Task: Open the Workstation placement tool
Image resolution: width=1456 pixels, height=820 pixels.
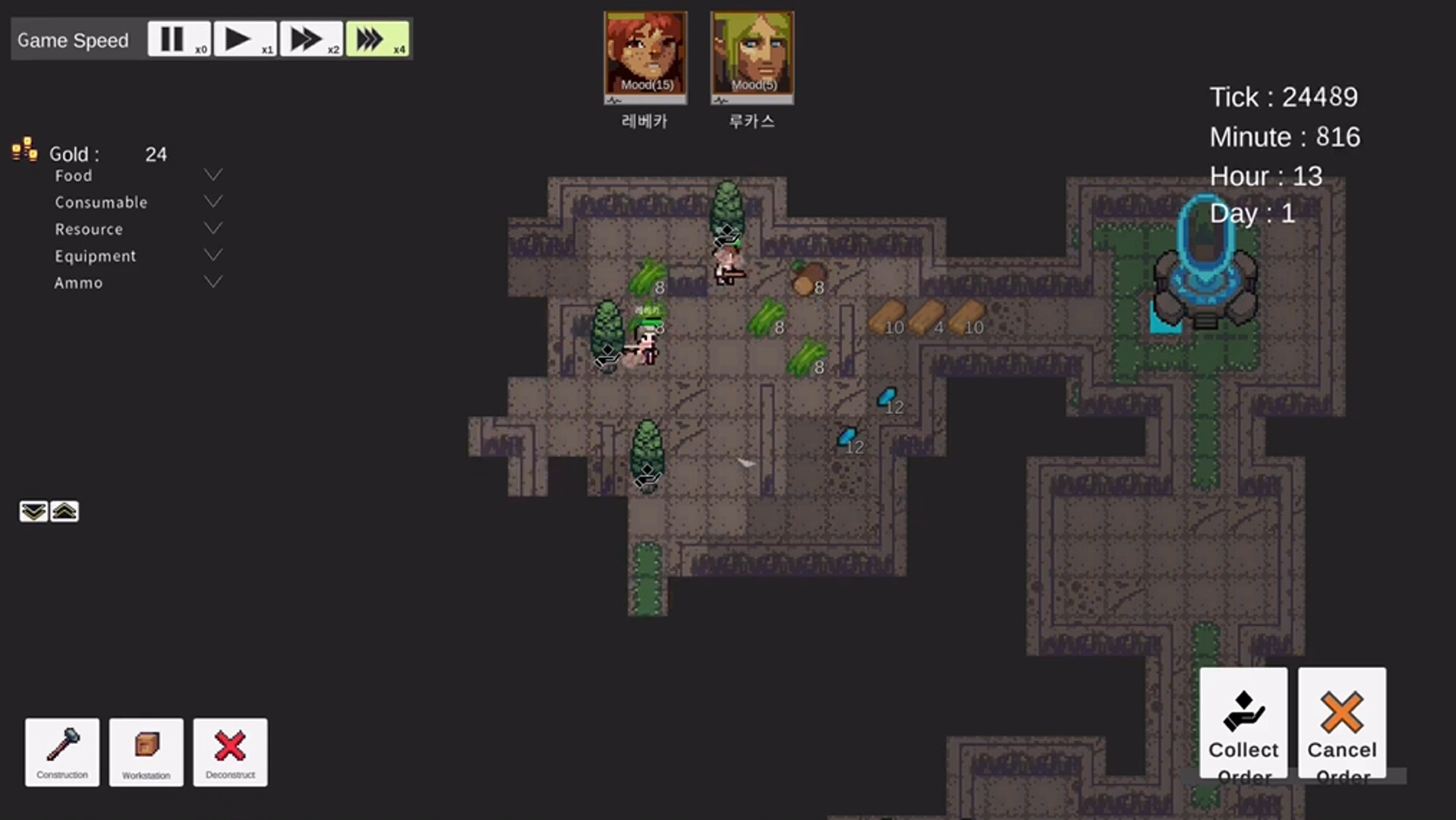Action: click(146, 752)
